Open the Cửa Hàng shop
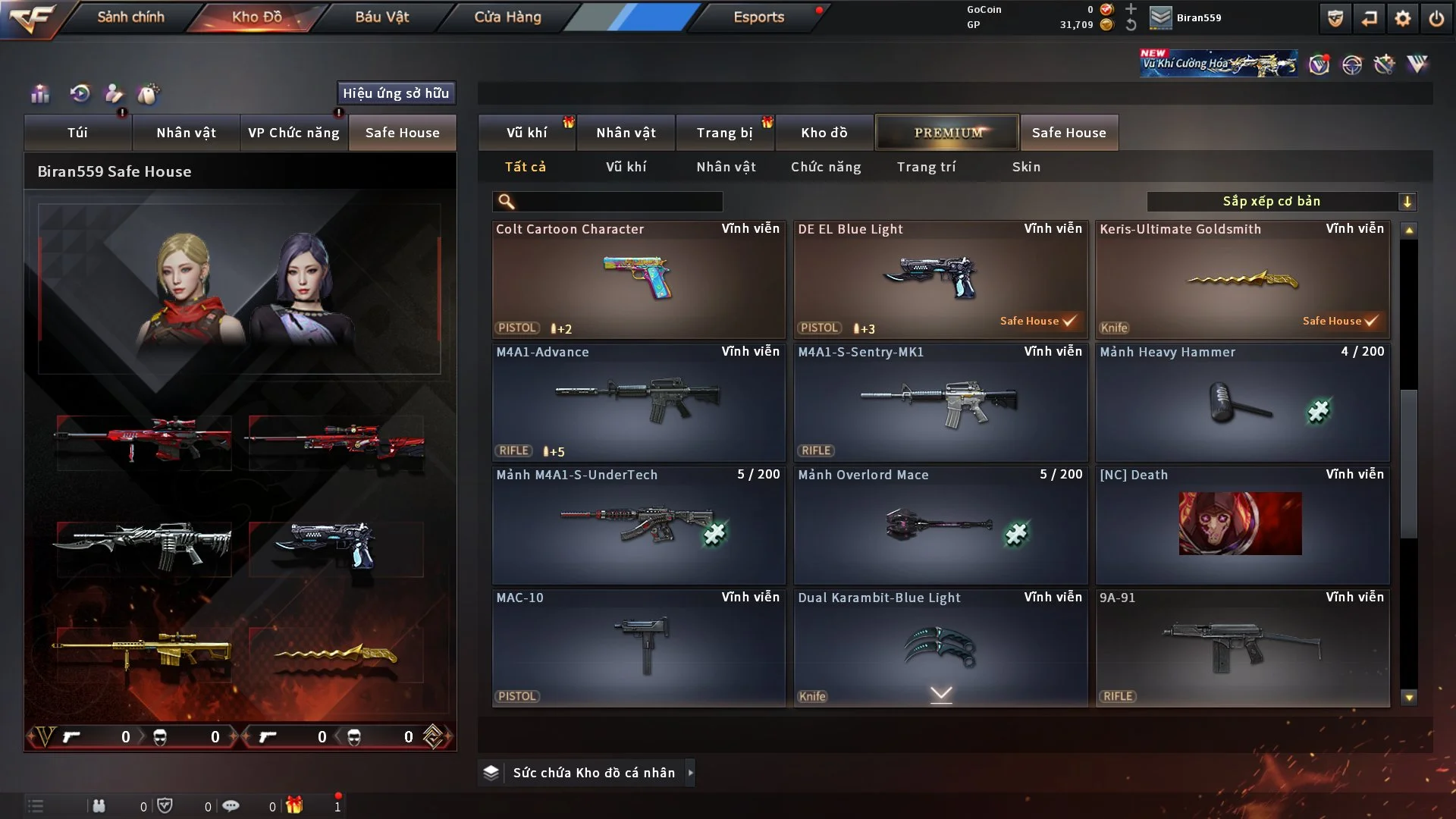This screenshot has height=819, width=1456. tap(507, 17)
